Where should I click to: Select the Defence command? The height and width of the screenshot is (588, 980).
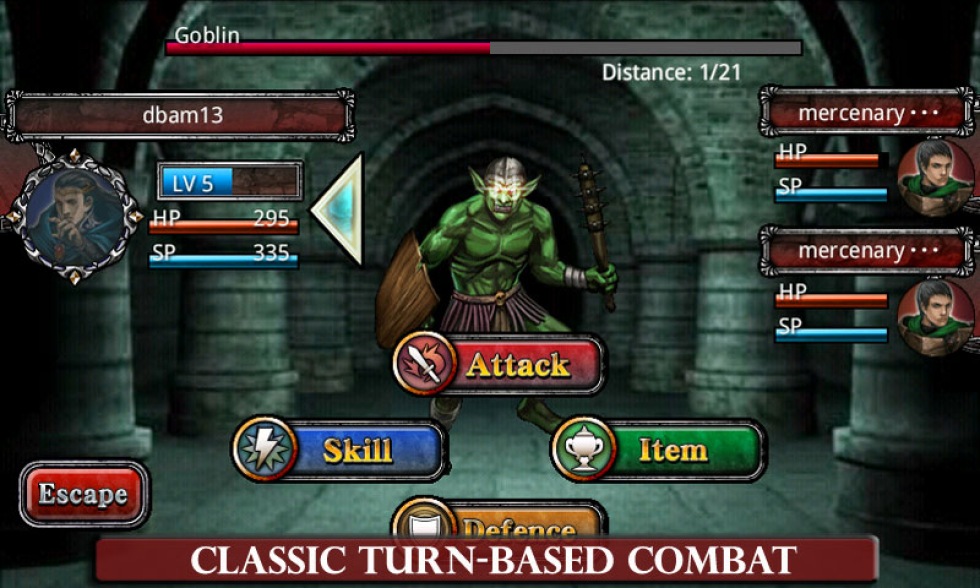[500, 524]
